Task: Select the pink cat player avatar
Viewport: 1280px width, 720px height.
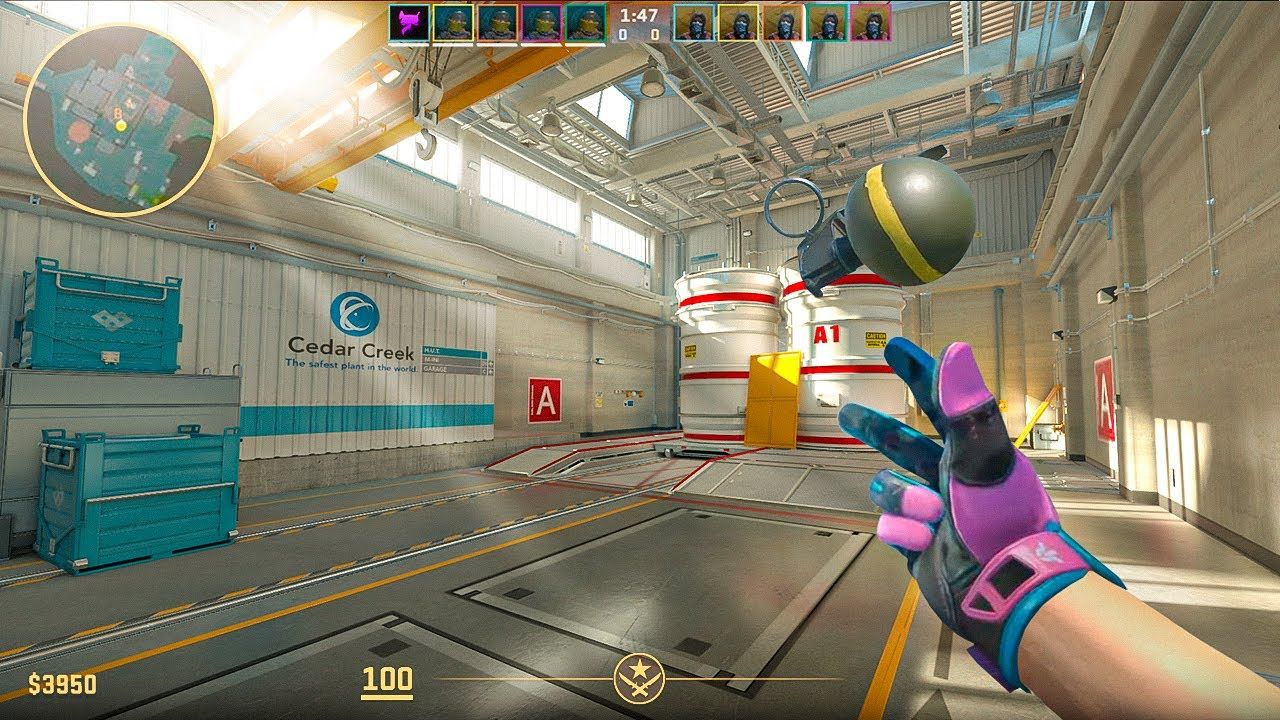Action: point(410,23)
